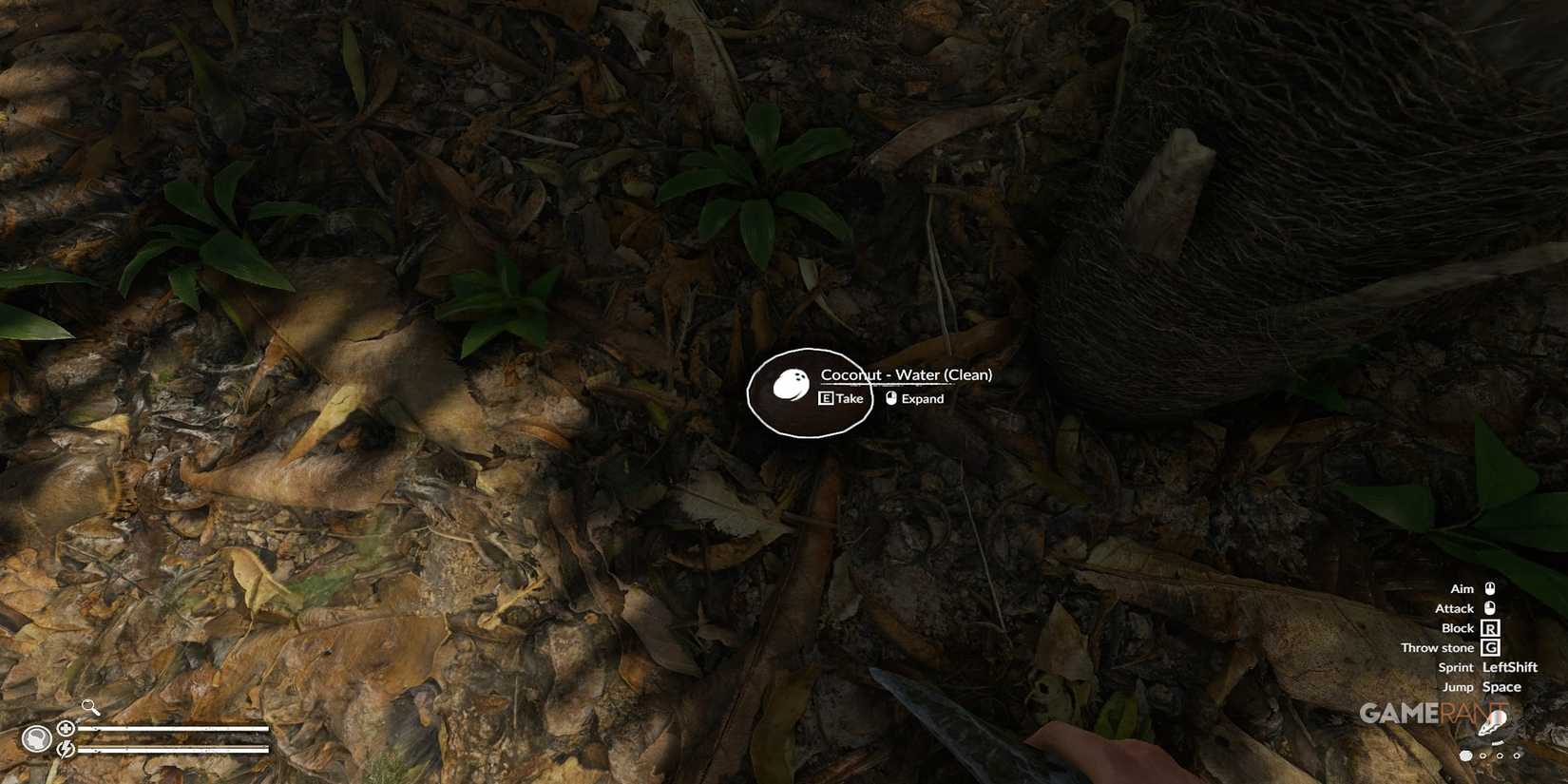
Task: Click the Expand mouse-wheel prompt icon
Action: pyautogui.click(x=889, y=399)
